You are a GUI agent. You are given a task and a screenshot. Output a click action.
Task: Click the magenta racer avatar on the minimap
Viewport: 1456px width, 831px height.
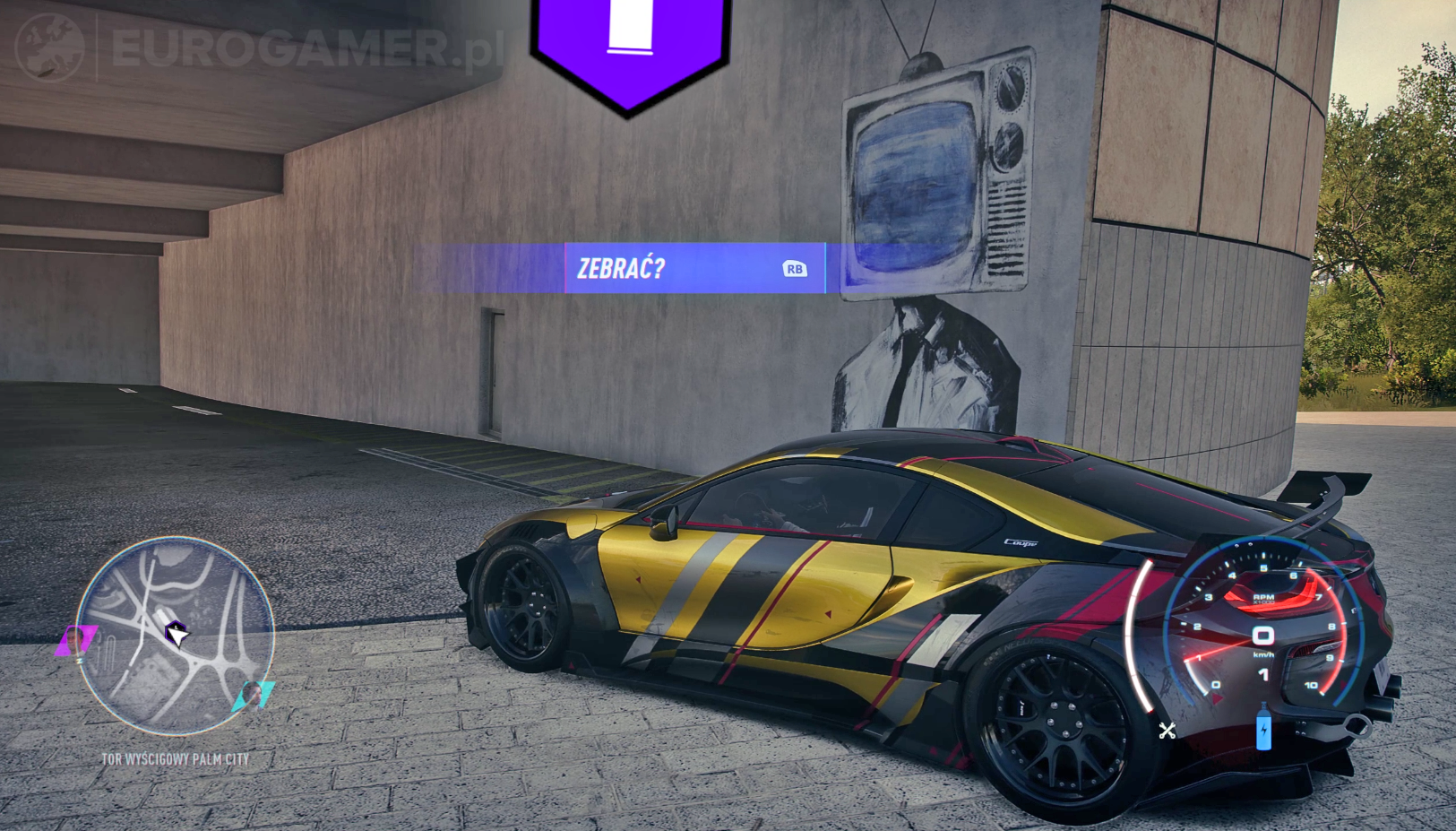point(76,642)
